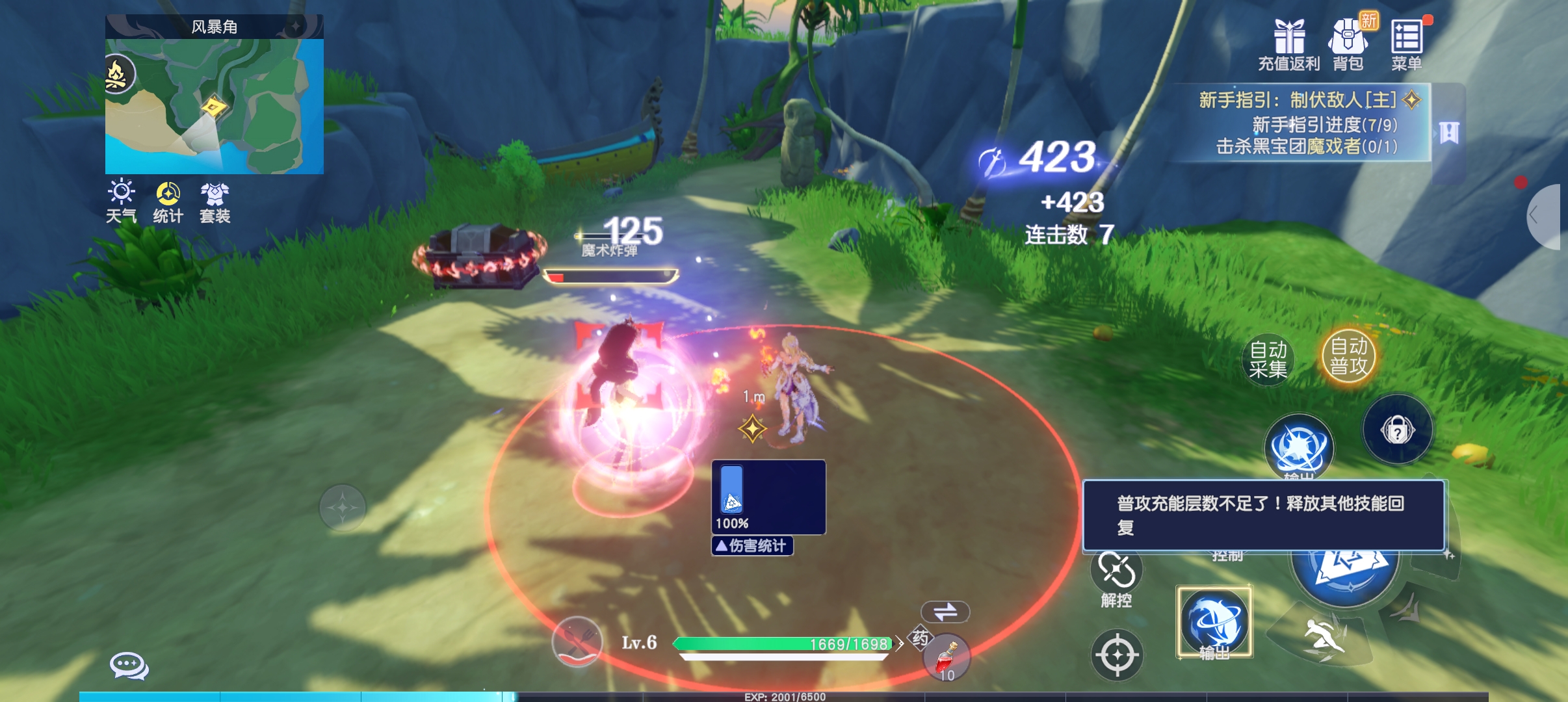Open the food fork-and-knife icon

[576, 642]
